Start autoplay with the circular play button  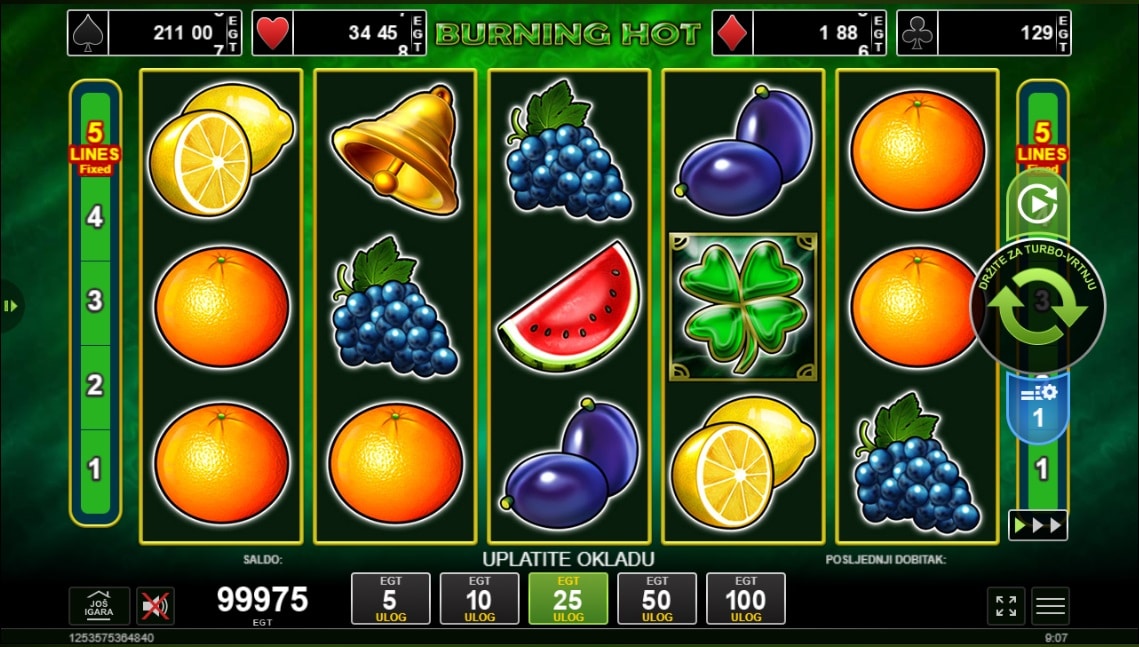click(x=1037, y=205)
